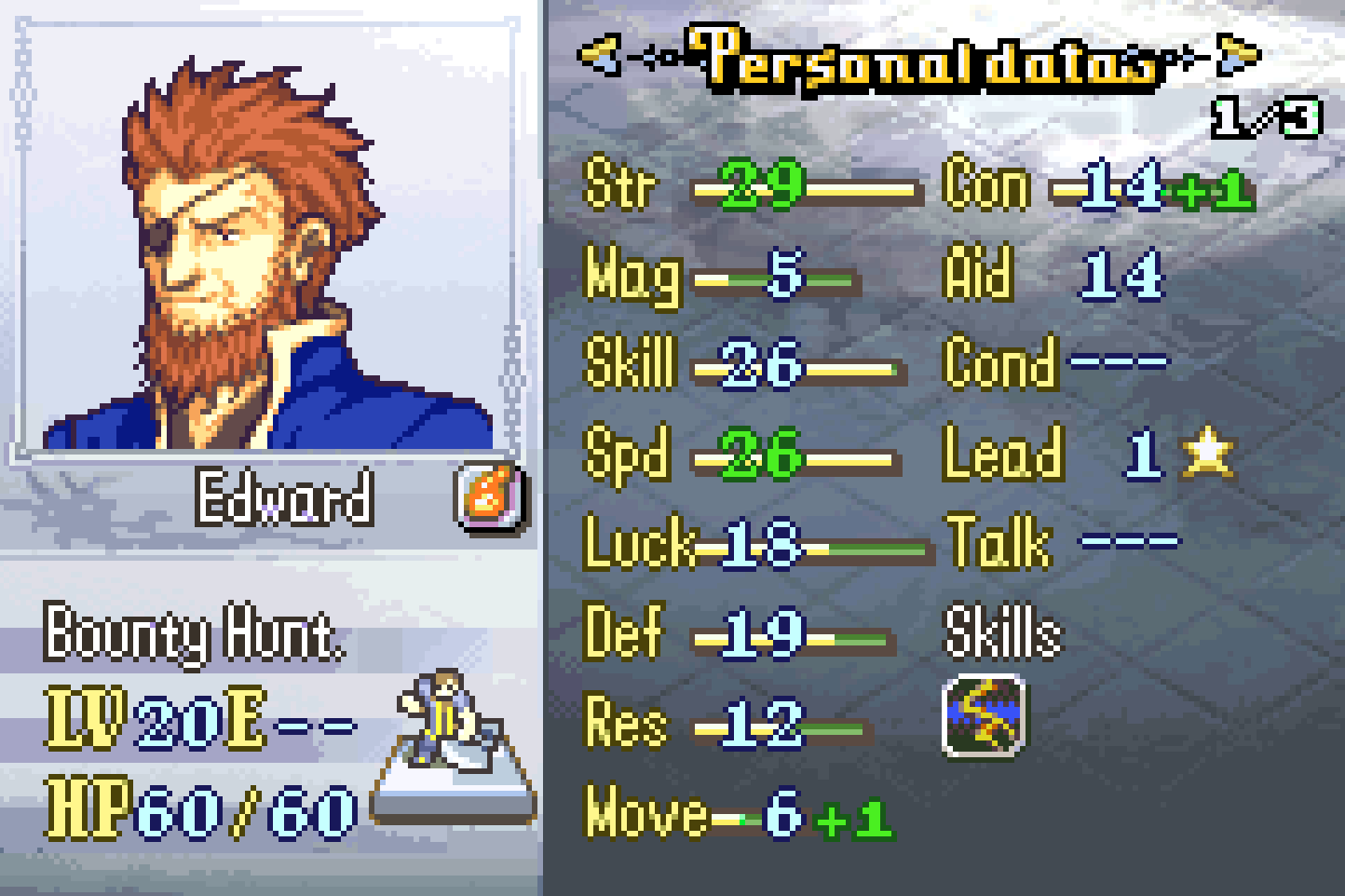Go to previous page with left arrow

(599, 56)
